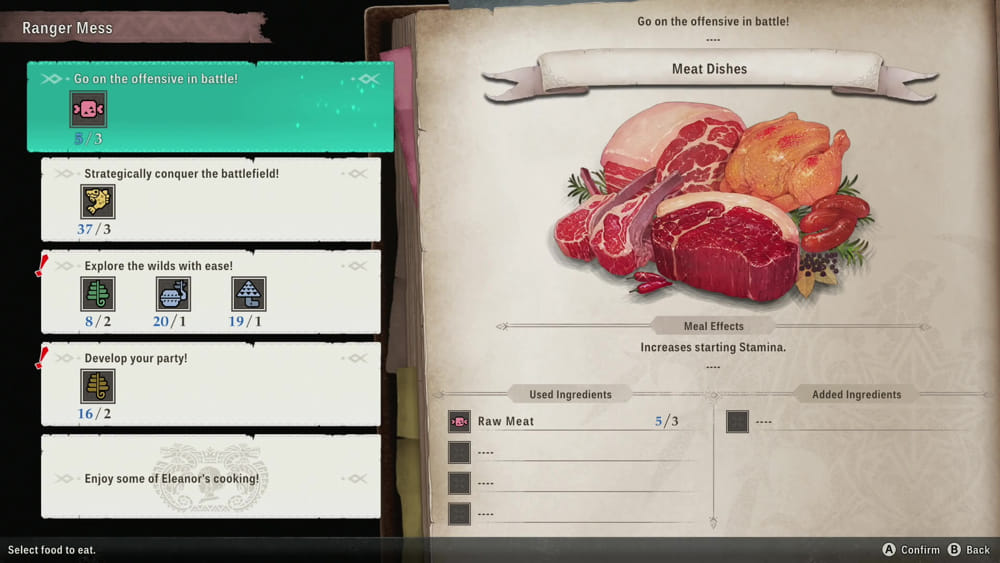Click the raw meat ingredient icon in highlighted meal
Viewport: 1000px width, 563px height.
[x=88, y=109]
